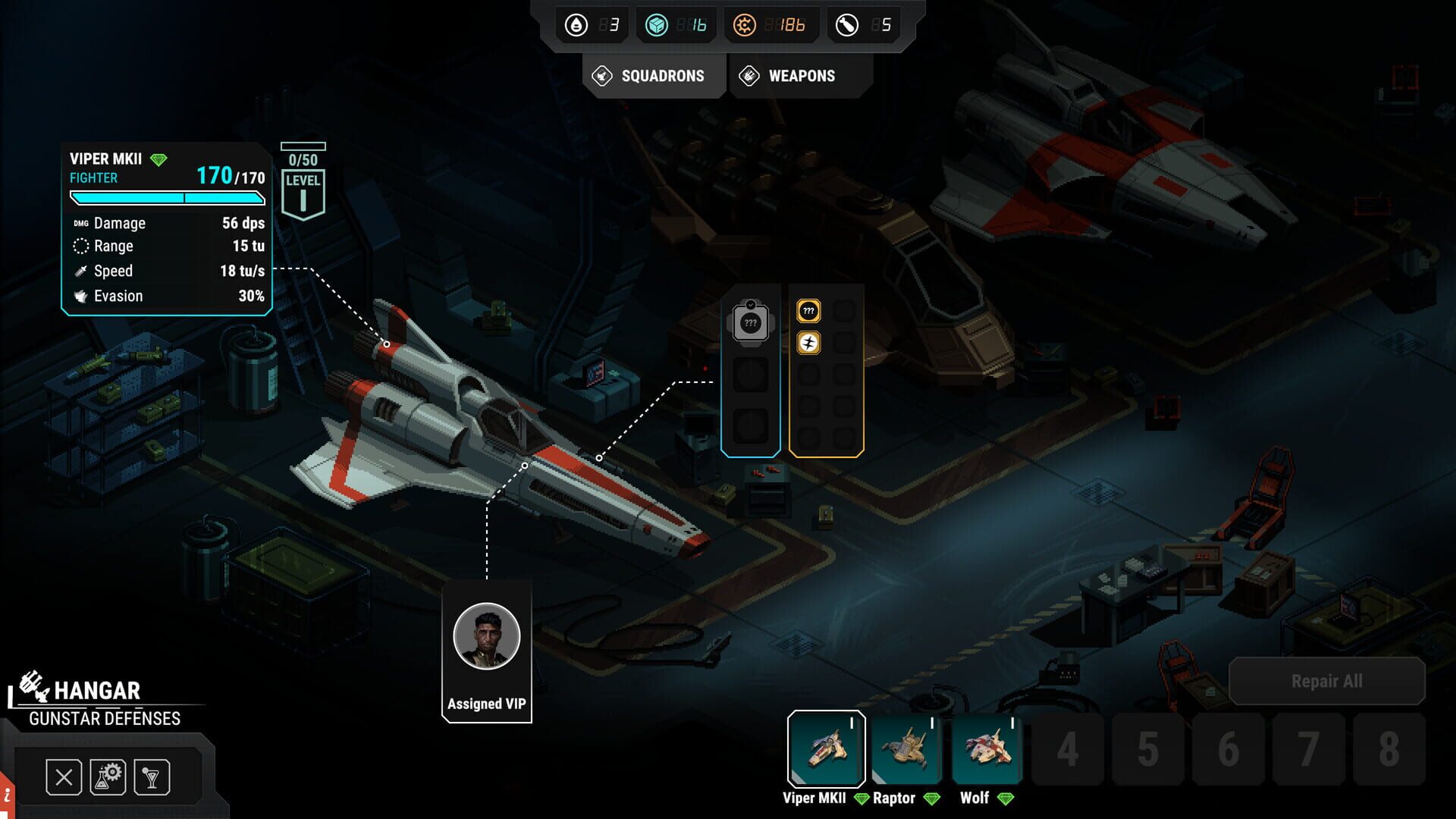
Task: Click the cocktail bar icon in Hangar panel
Action: [152, 777]
